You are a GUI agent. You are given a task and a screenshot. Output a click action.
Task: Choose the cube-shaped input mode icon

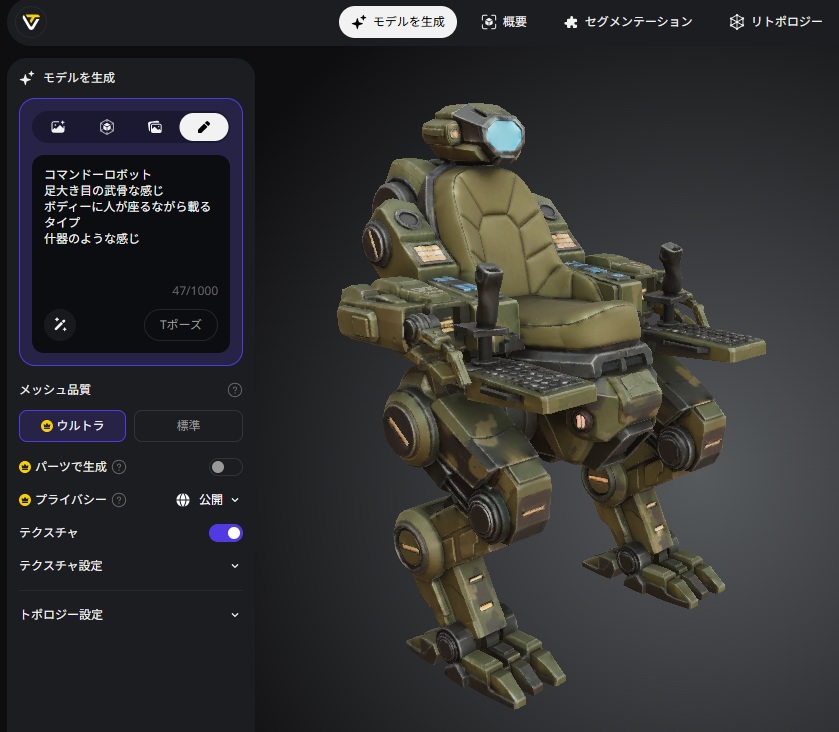tap(106, 127)
